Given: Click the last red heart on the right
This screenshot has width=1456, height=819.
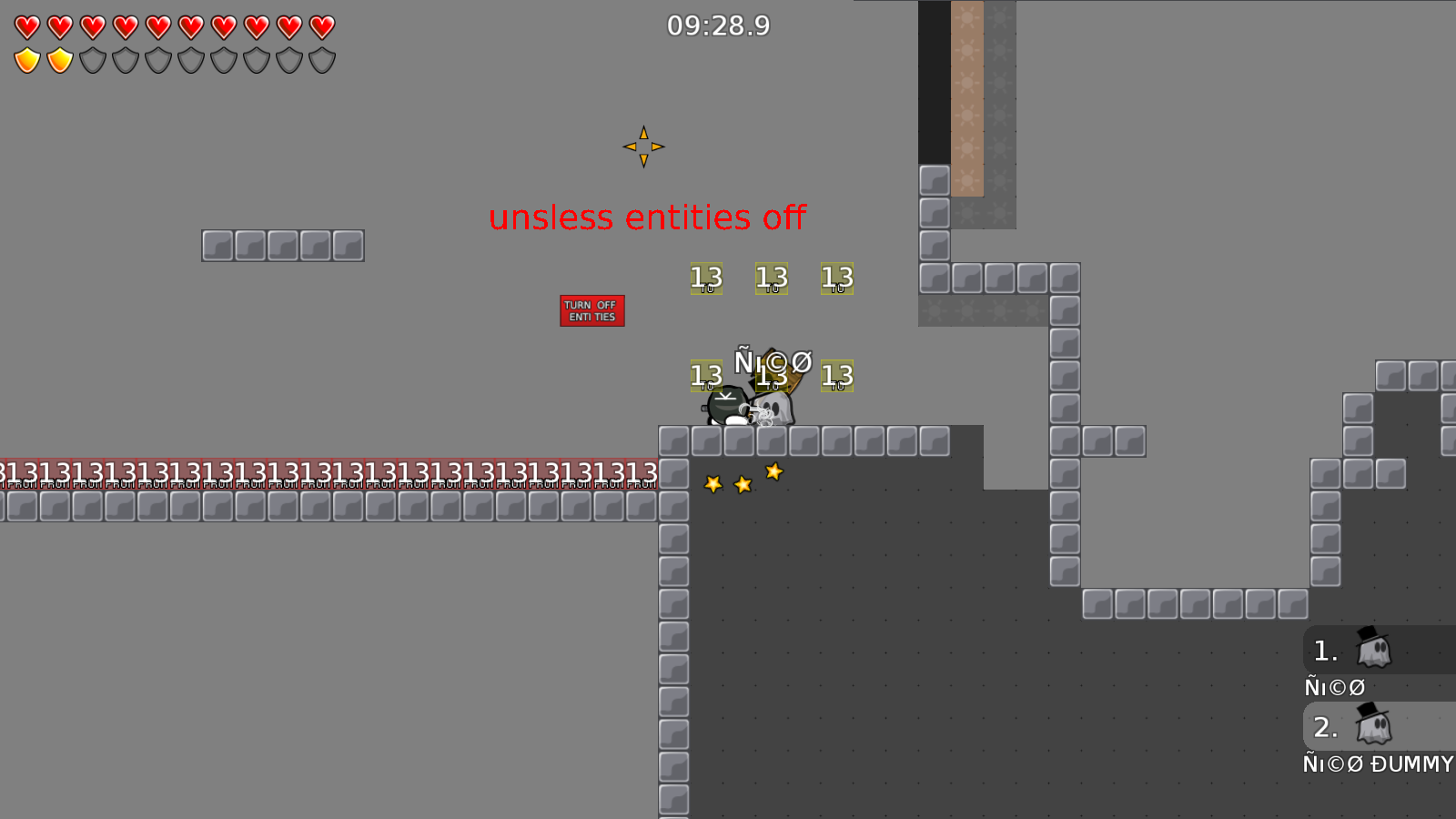Looking at the screenshot, I should tap(321, 27).
